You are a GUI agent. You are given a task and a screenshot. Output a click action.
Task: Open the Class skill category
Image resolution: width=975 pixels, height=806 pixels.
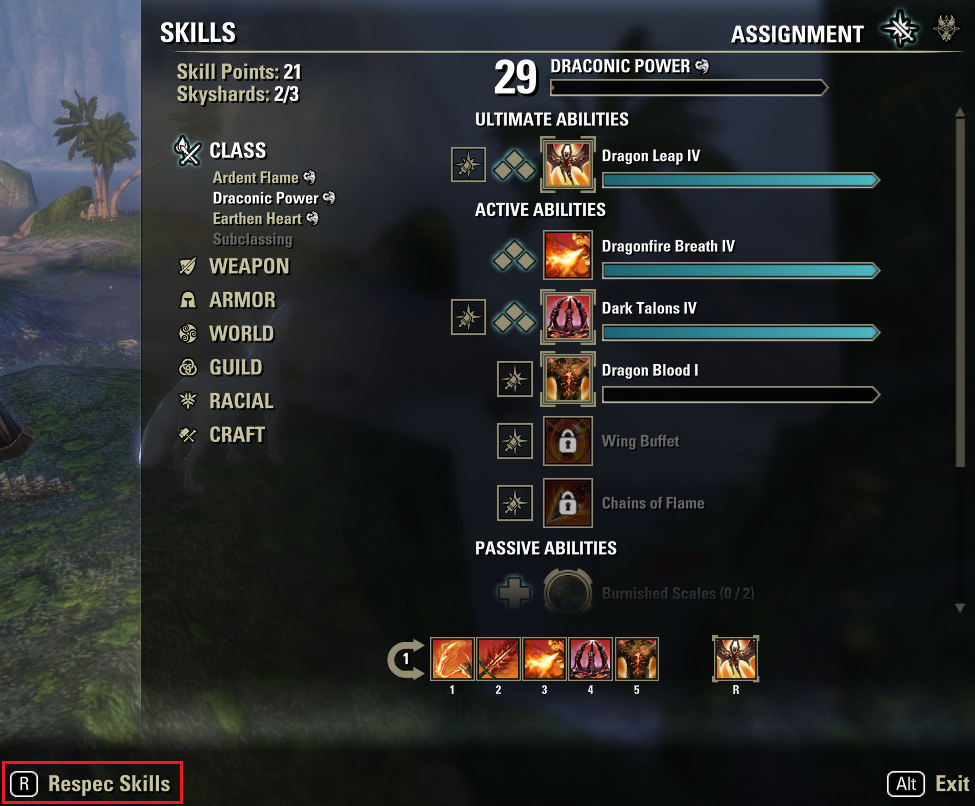tap(237, 151)
